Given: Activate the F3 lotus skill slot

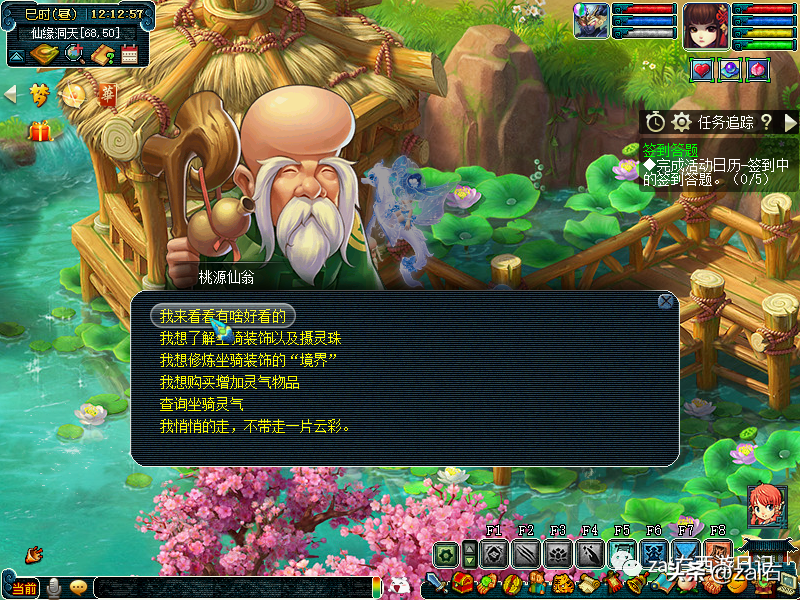Looking at the screenshot, I should [x=558, y=553].
